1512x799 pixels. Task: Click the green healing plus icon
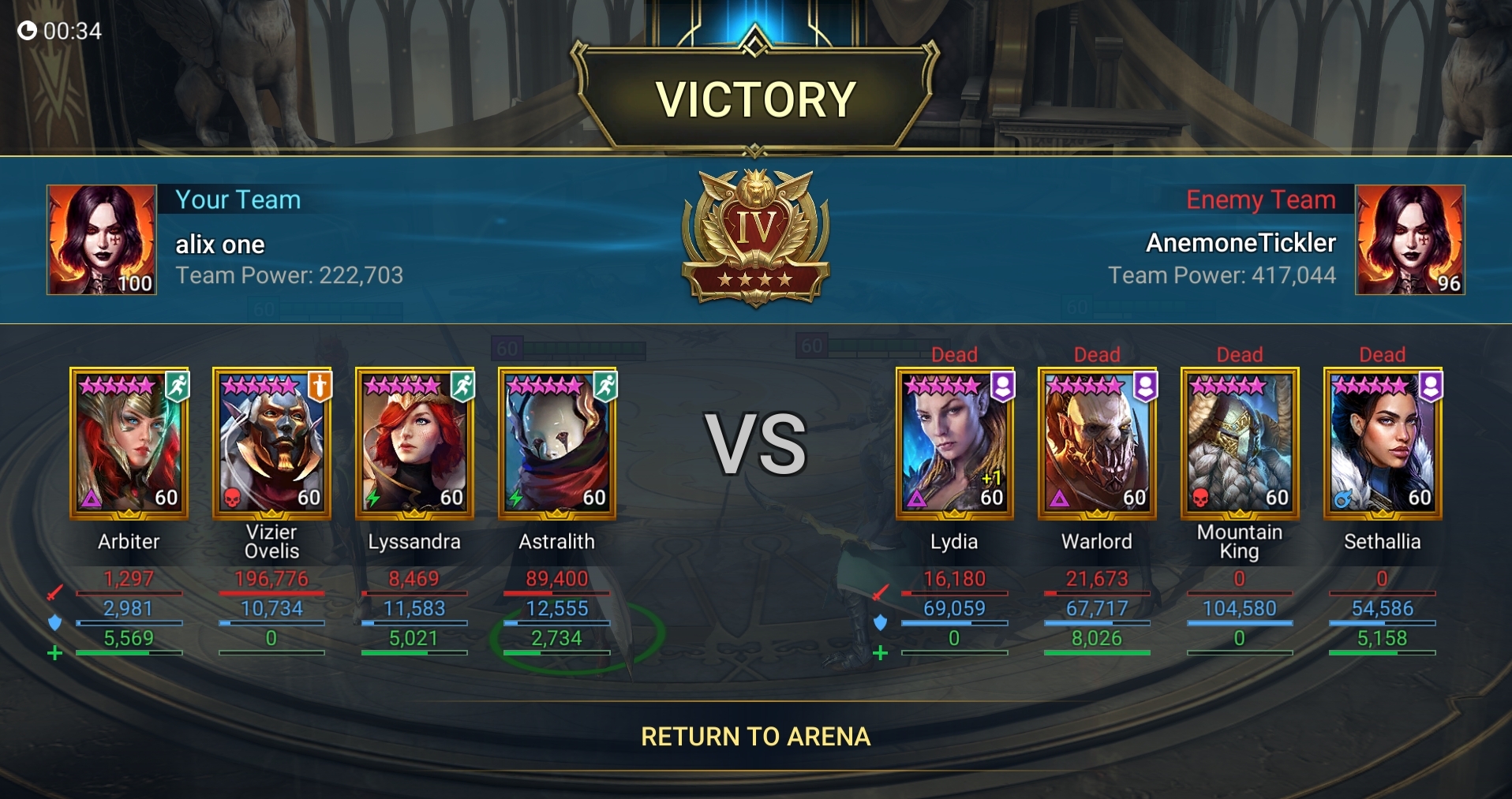(55, 653)
